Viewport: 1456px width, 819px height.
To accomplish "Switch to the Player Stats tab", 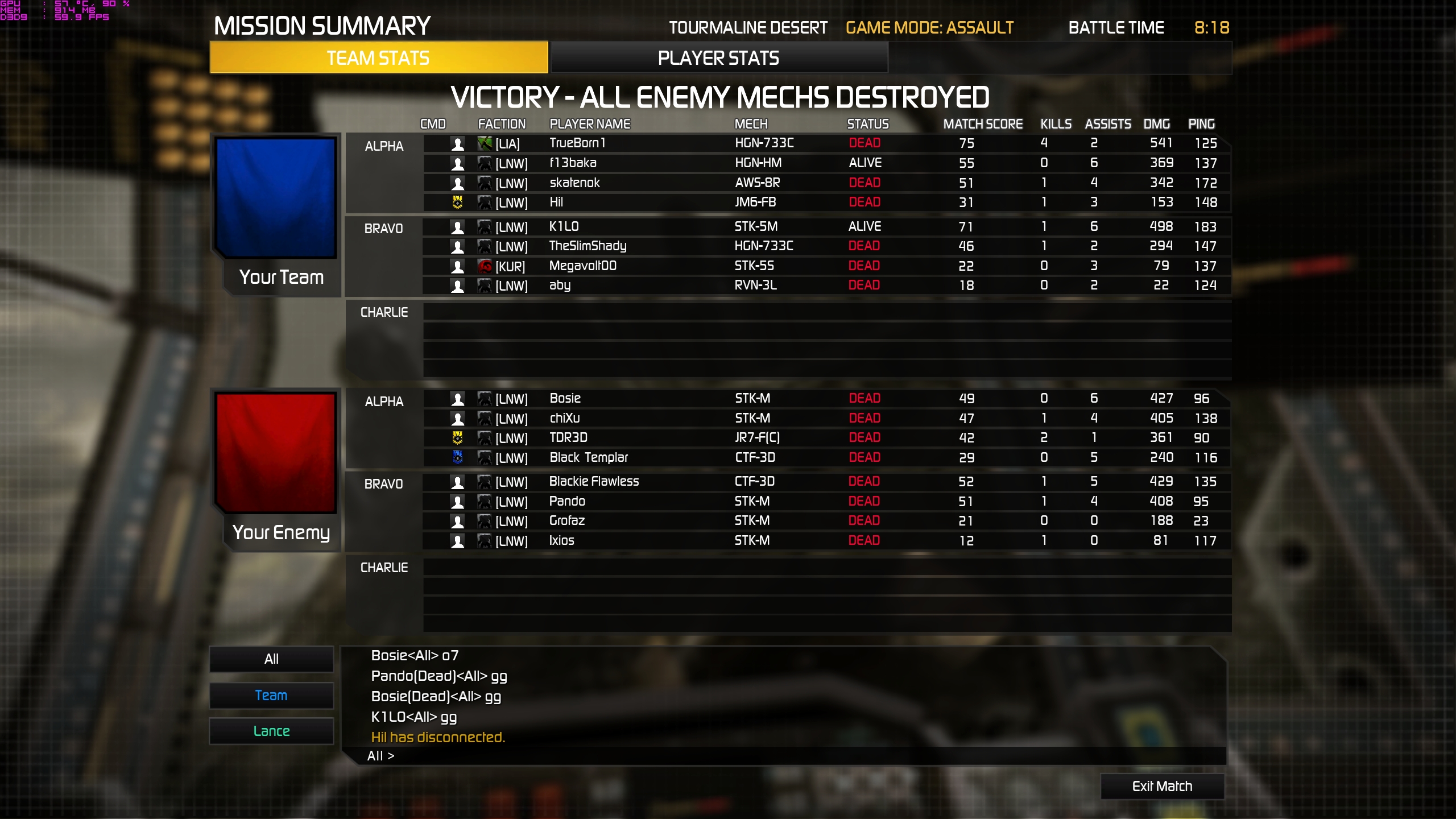I will click(718, 58).
